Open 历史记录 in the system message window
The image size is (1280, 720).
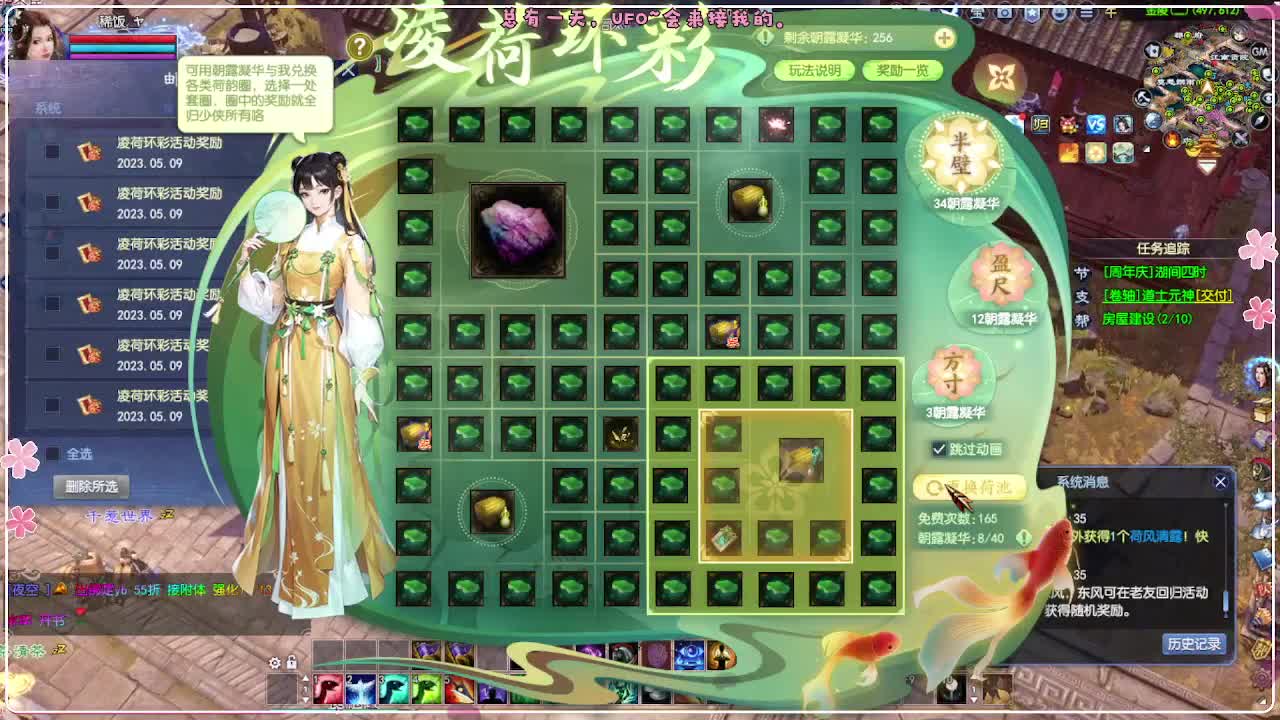click(1196, 644)
